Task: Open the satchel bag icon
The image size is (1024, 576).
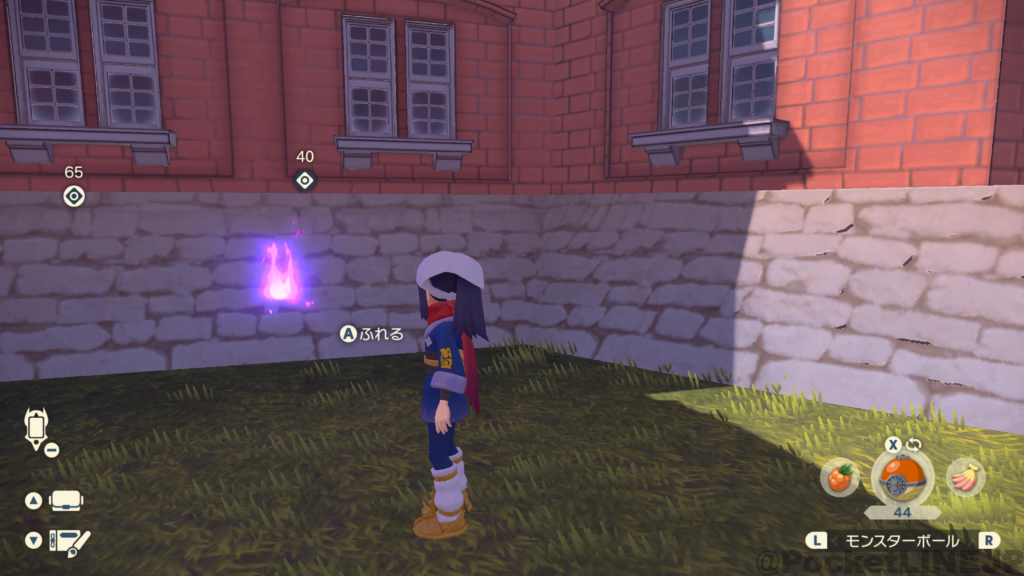Action: click(x=67, y=500)
